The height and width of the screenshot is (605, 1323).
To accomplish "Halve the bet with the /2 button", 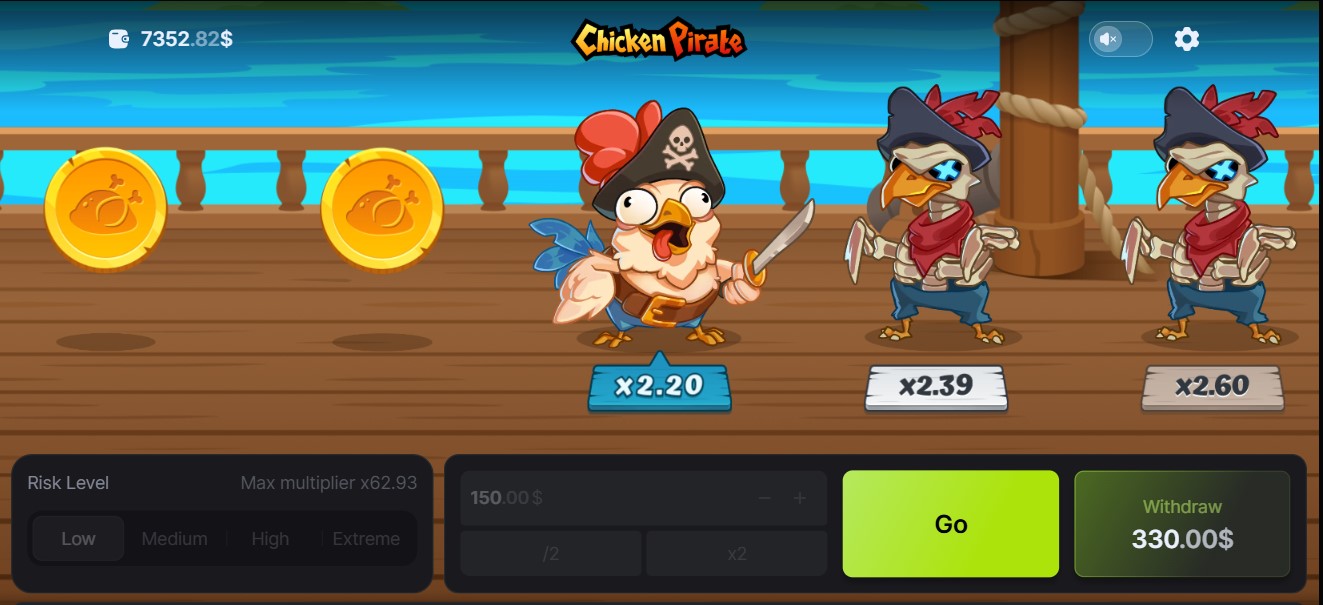I will pos(550,554).
